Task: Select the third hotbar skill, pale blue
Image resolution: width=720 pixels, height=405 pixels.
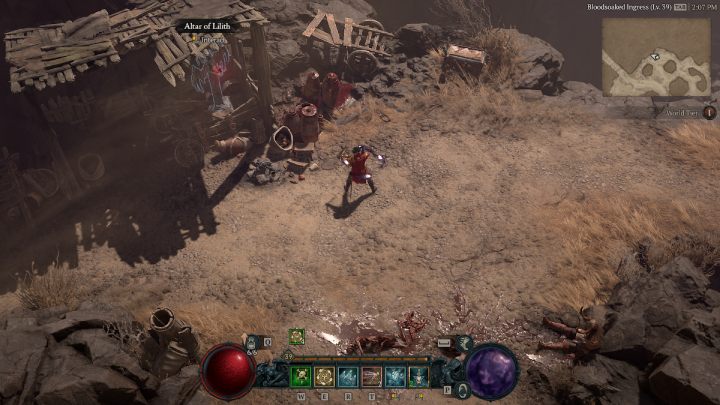Action: click(x=348, y=376)
